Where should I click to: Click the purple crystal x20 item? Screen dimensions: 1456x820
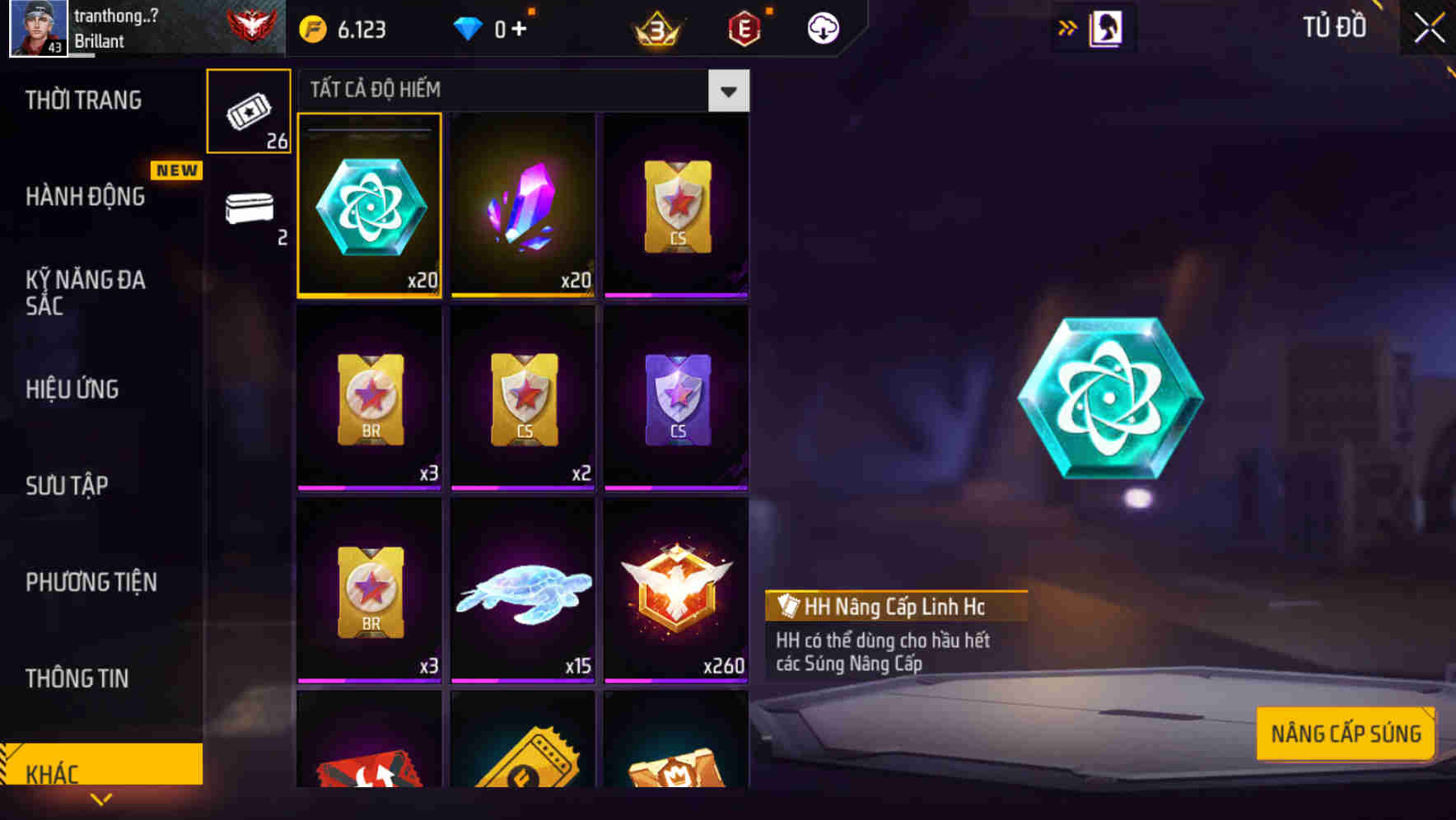pyautogui.click(x=522, y=206)
